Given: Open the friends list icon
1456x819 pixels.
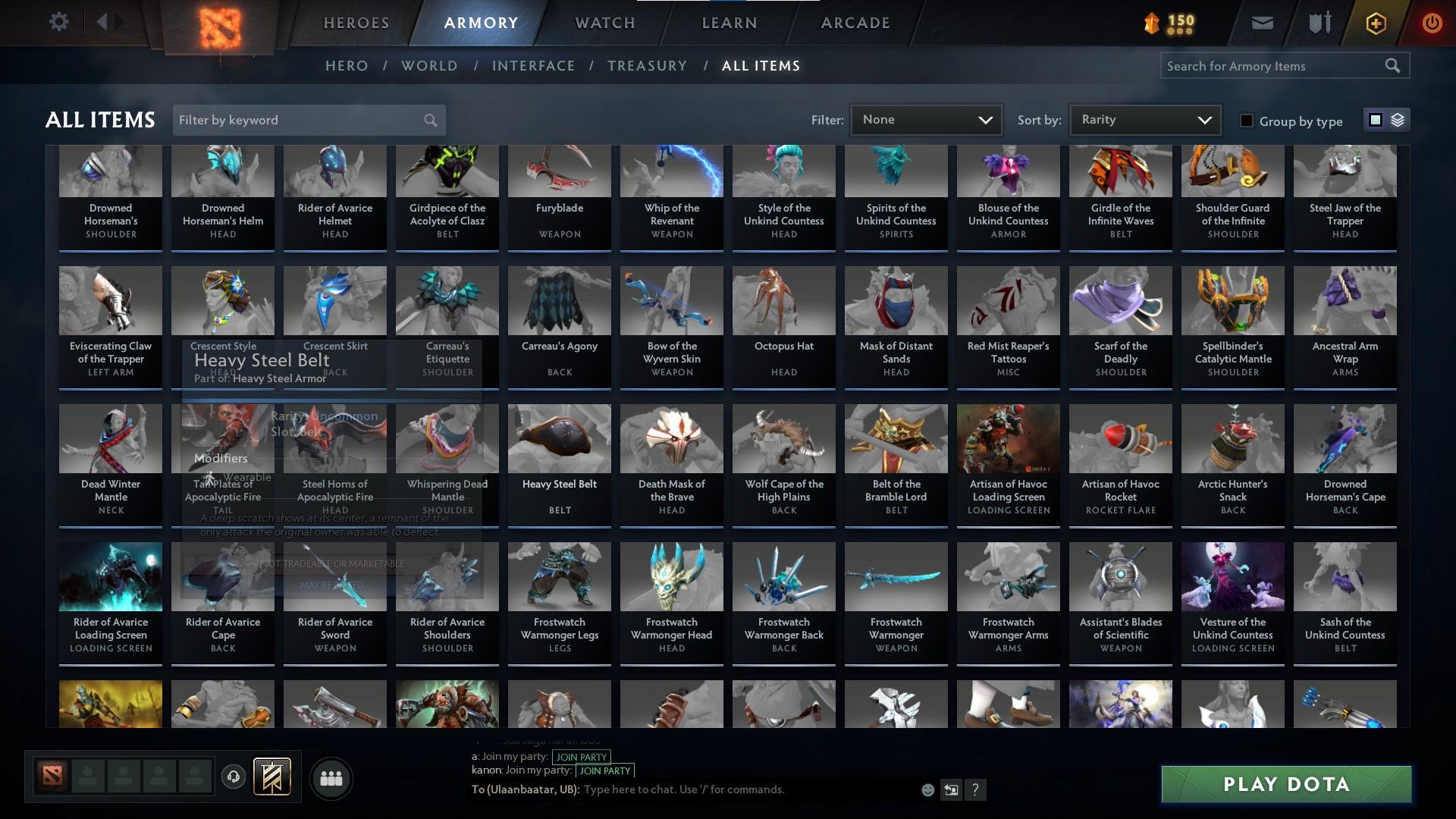Looking at the screenshot, I should pos(331,778).
